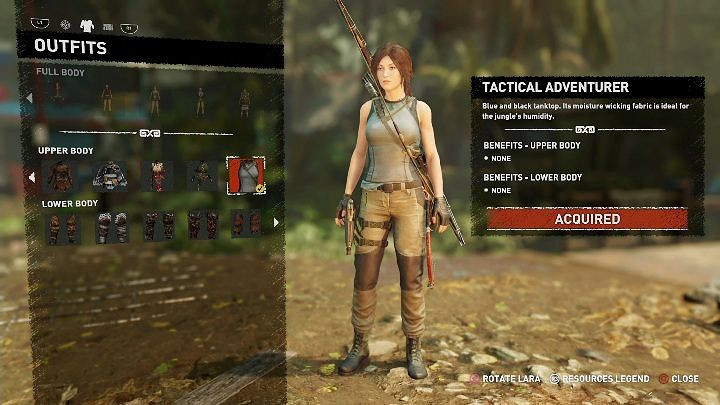Pick the blue and white patterned top
This screenshot has width=720, height=405.
(110, 176)
